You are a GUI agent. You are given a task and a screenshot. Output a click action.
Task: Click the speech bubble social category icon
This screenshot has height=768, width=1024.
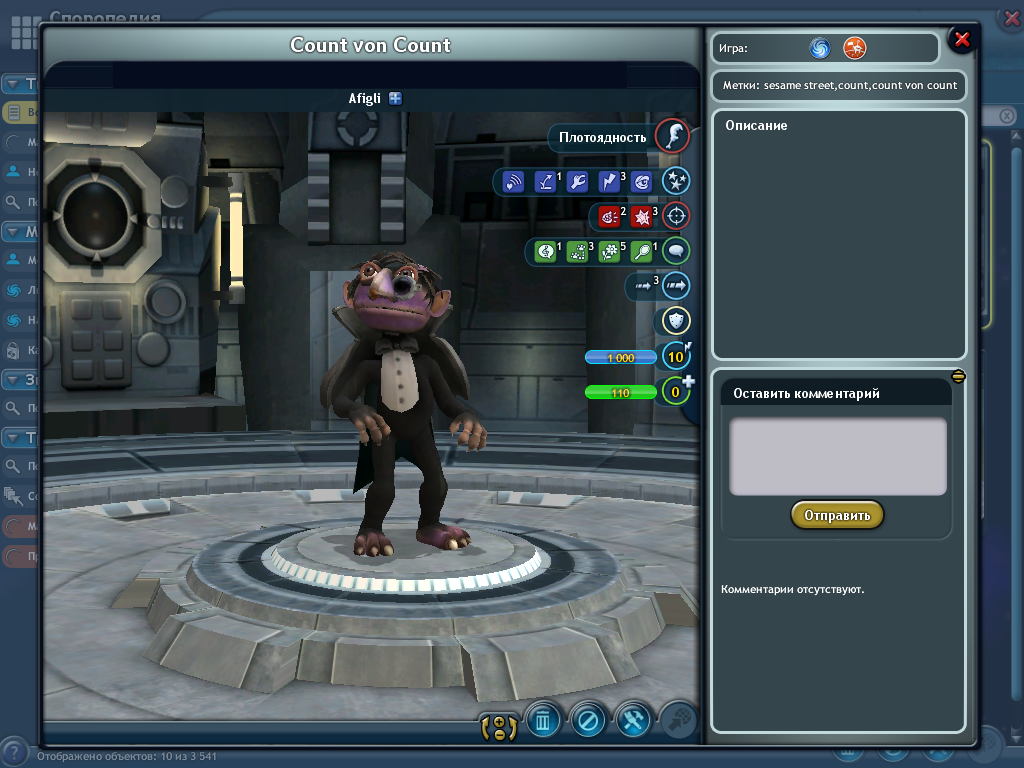[x=676, y=251]
